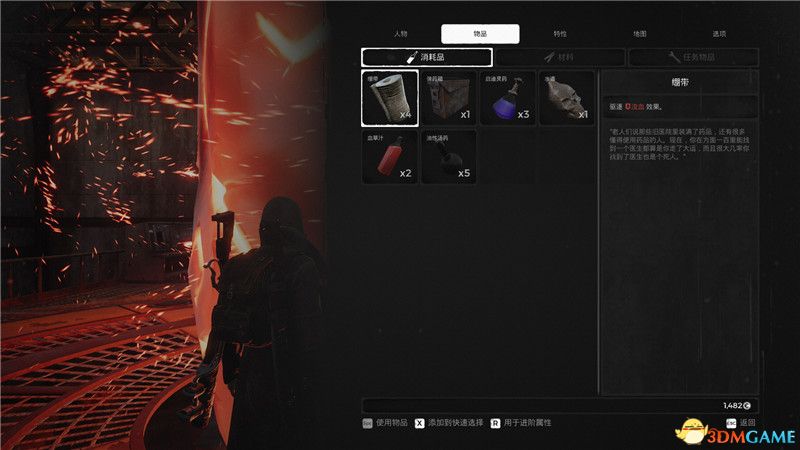800x450 pixels.
Task: Show the 任务物品 category
Action: click(692, 58)
